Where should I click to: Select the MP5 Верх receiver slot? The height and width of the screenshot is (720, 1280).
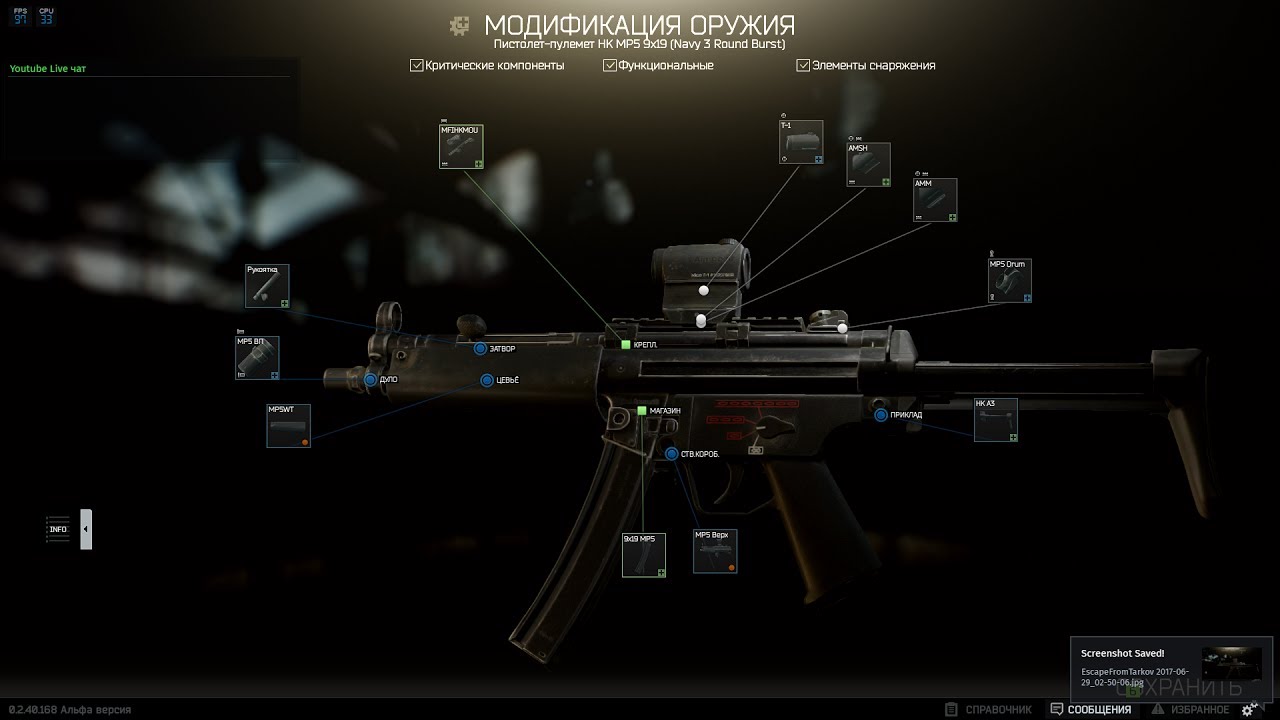[715, 551]
